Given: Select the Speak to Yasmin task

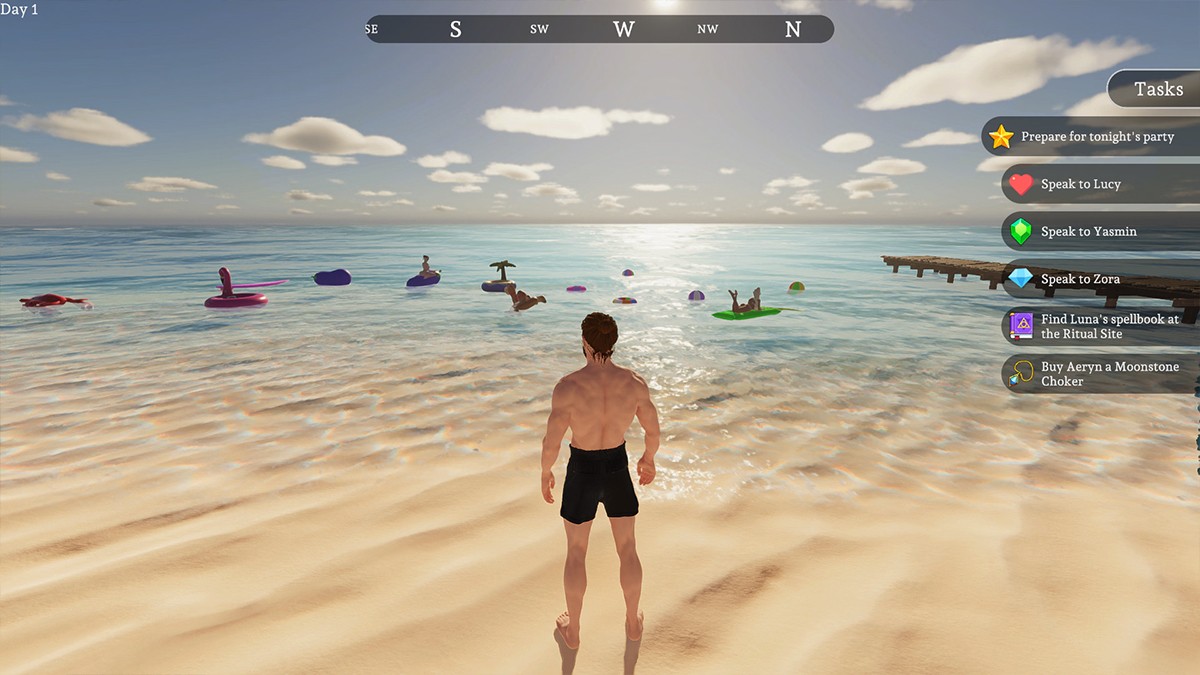Looking at the screenshot, I should (x=1100, y=231).
